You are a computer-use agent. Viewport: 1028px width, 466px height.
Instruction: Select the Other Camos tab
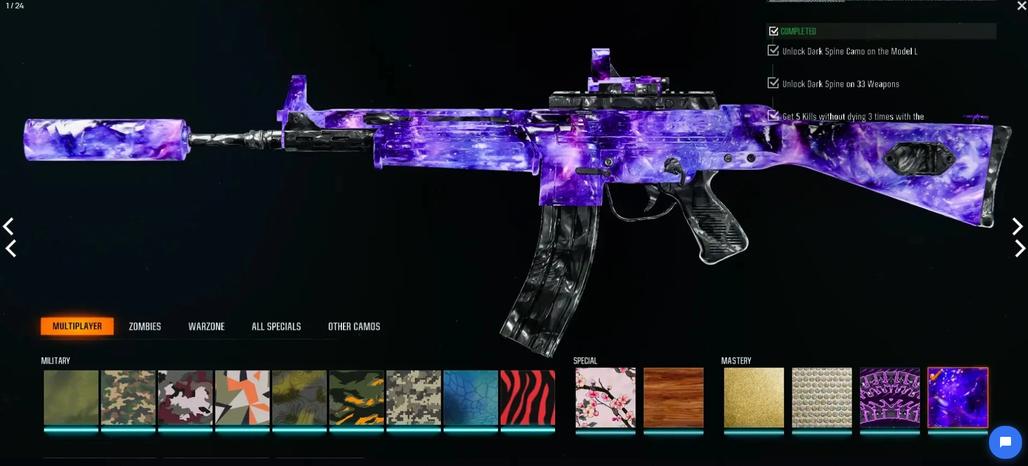pos(354,327)
